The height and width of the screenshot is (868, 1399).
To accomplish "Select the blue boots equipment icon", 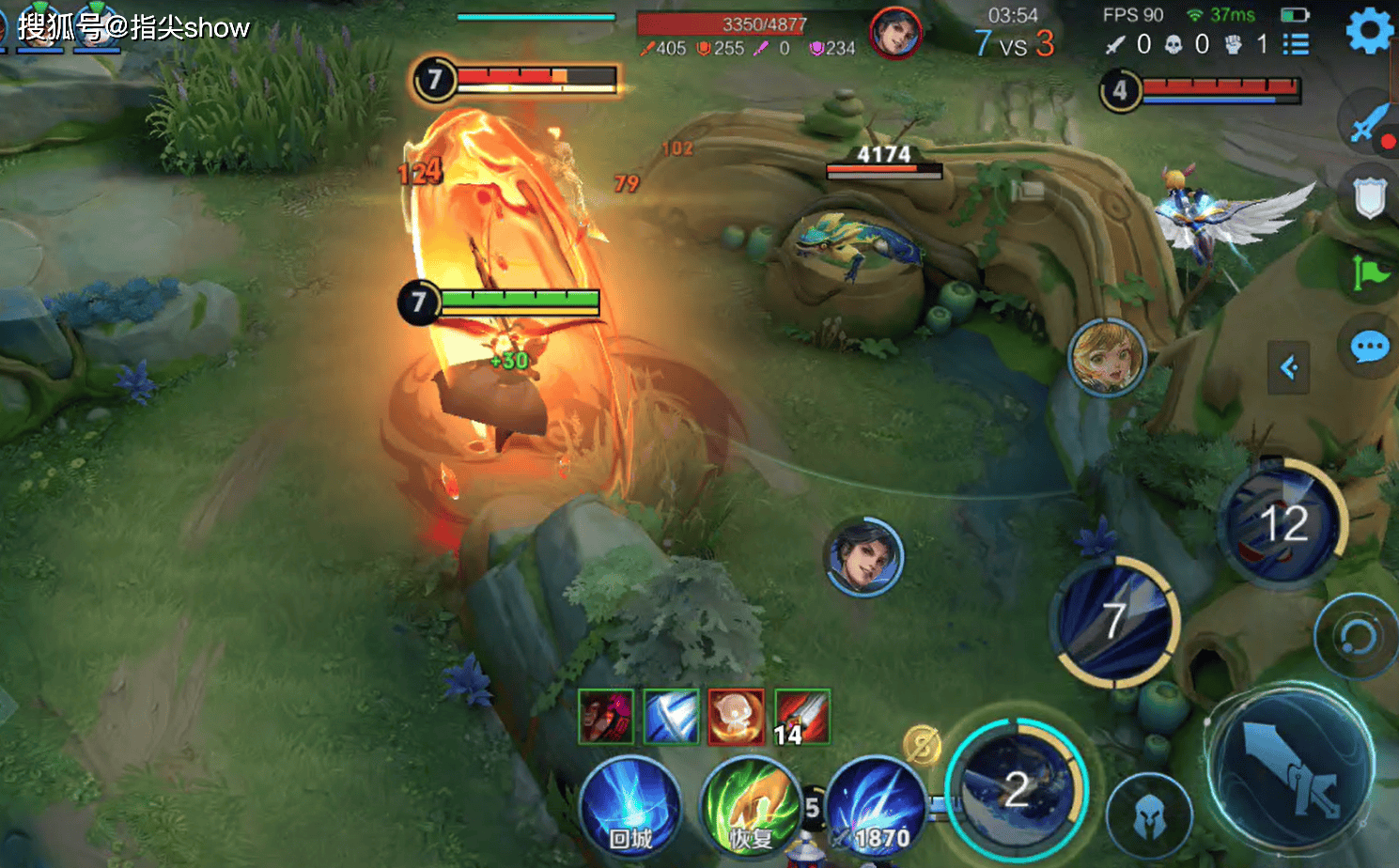I will pos(671,717).
